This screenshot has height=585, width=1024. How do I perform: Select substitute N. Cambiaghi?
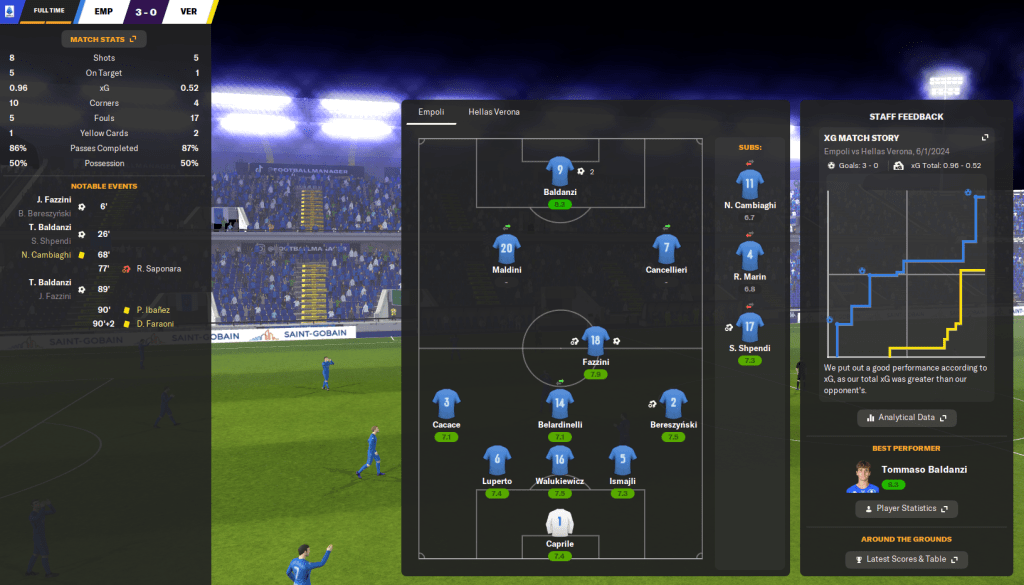[750, 185]
